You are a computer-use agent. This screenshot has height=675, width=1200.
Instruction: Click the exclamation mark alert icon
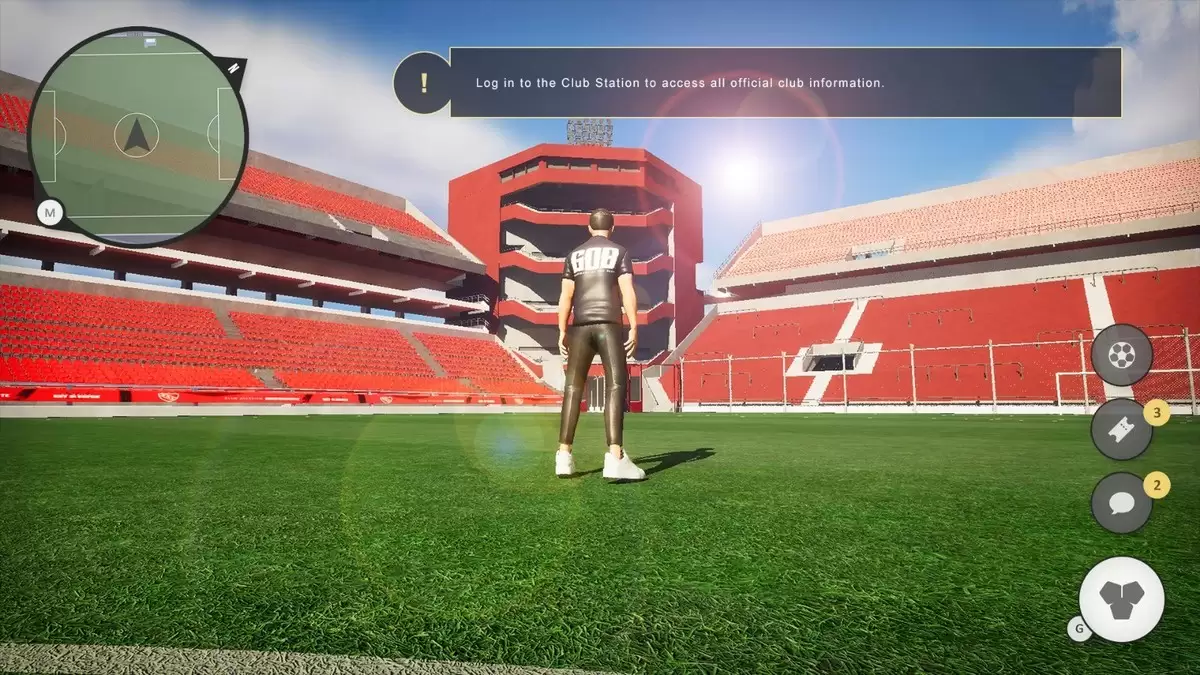coord(423,82)
